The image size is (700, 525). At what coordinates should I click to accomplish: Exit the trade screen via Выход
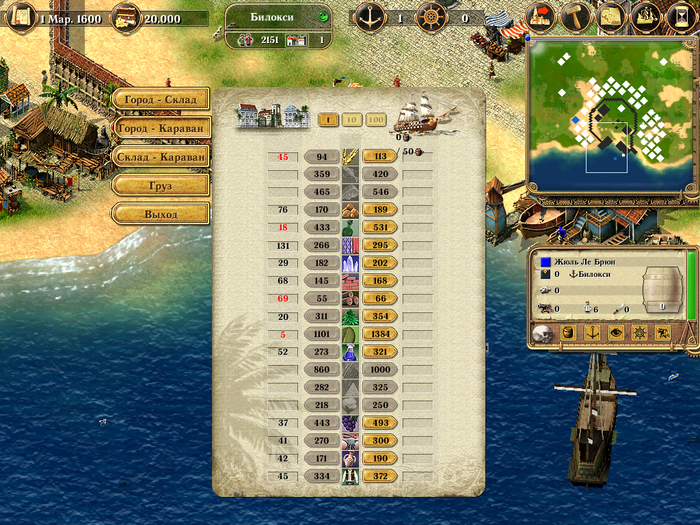[x=160, y=214]
